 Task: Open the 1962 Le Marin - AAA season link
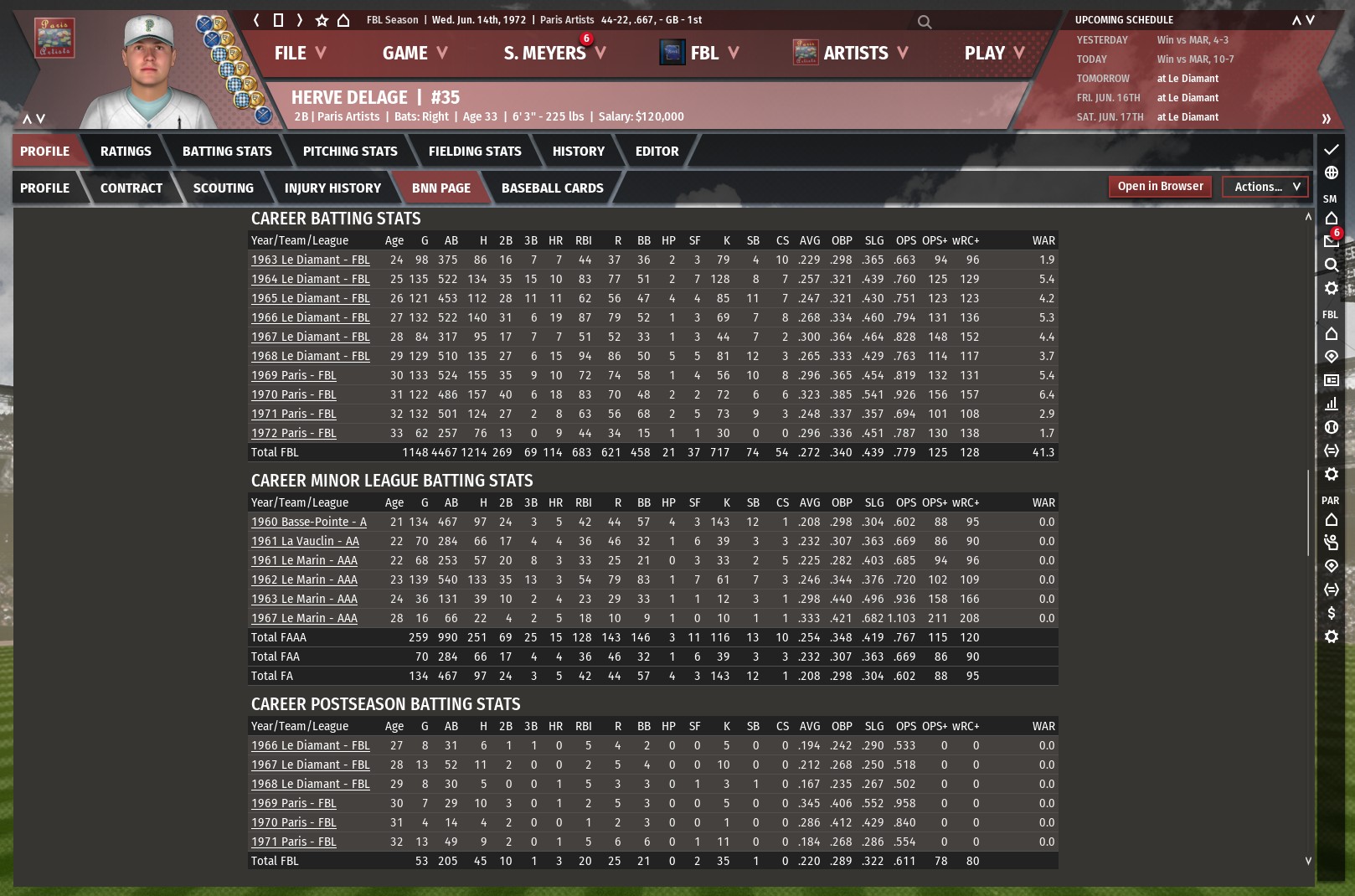pyautogui.click(x=304, y=579)
